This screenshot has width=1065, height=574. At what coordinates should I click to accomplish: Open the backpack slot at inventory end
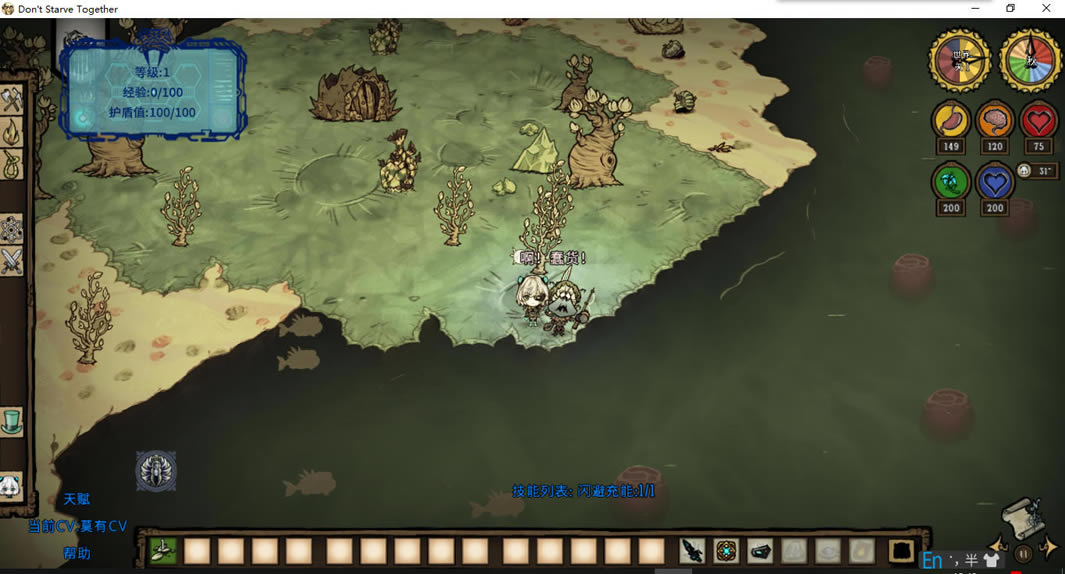click(901, 550)
